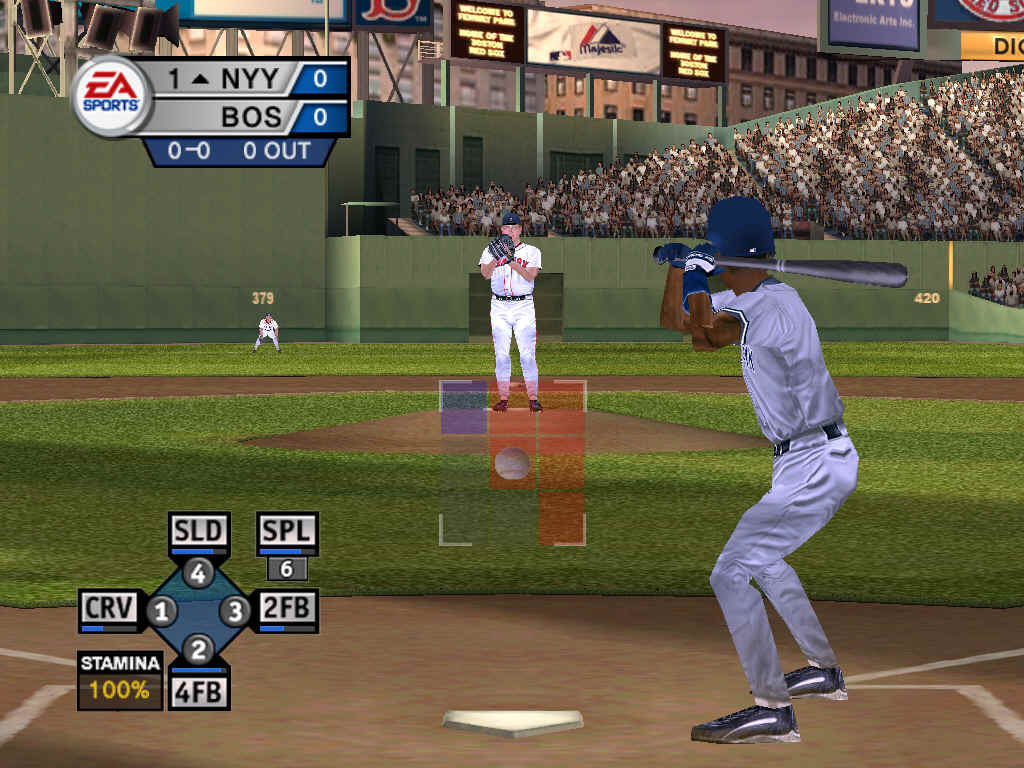The width and height of the screenshot is (1024, 768).
Task: Choose the 4FB four-seam fastball
Action: [199, 690]
